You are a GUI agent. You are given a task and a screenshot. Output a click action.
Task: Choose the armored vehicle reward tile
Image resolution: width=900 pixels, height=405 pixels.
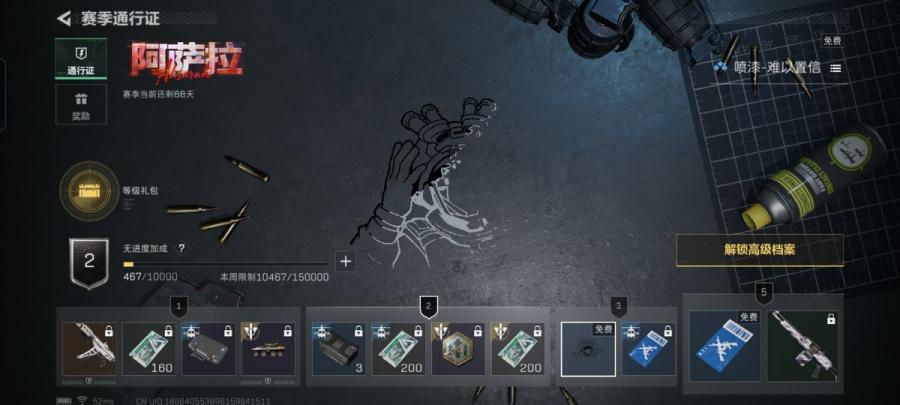coord(268,348)
